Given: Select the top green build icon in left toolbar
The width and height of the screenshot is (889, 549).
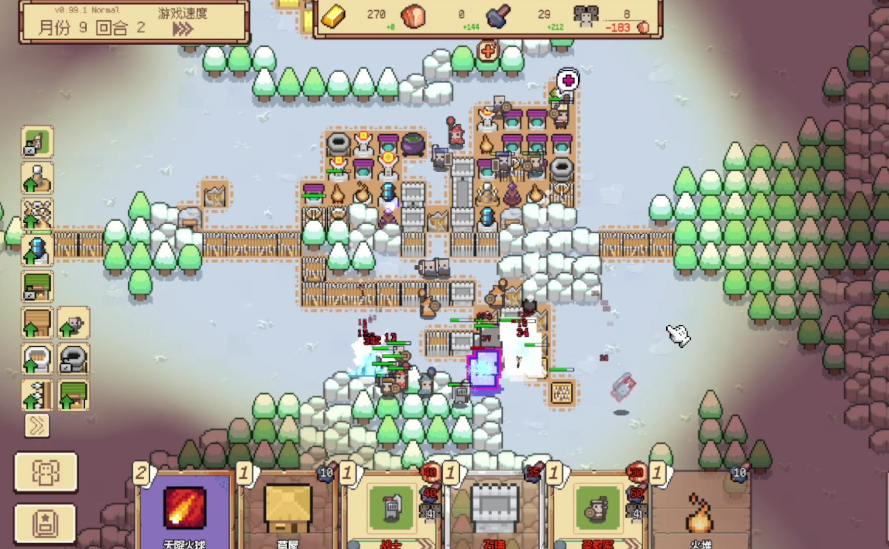Looking at the screenshot, I should click(37, 142).
